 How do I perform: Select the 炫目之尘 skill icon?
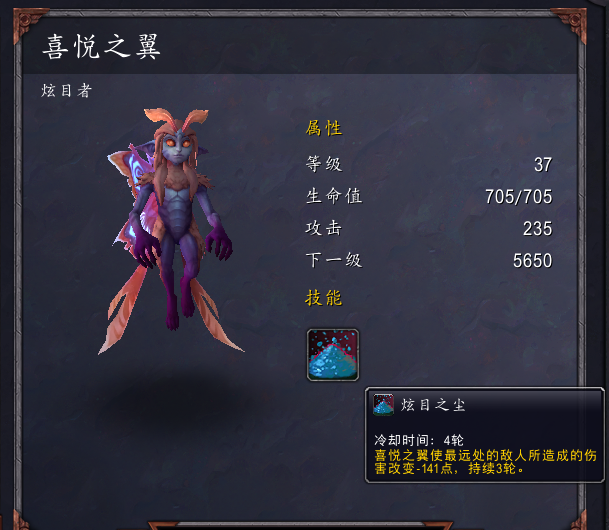(x=332, y=354)
